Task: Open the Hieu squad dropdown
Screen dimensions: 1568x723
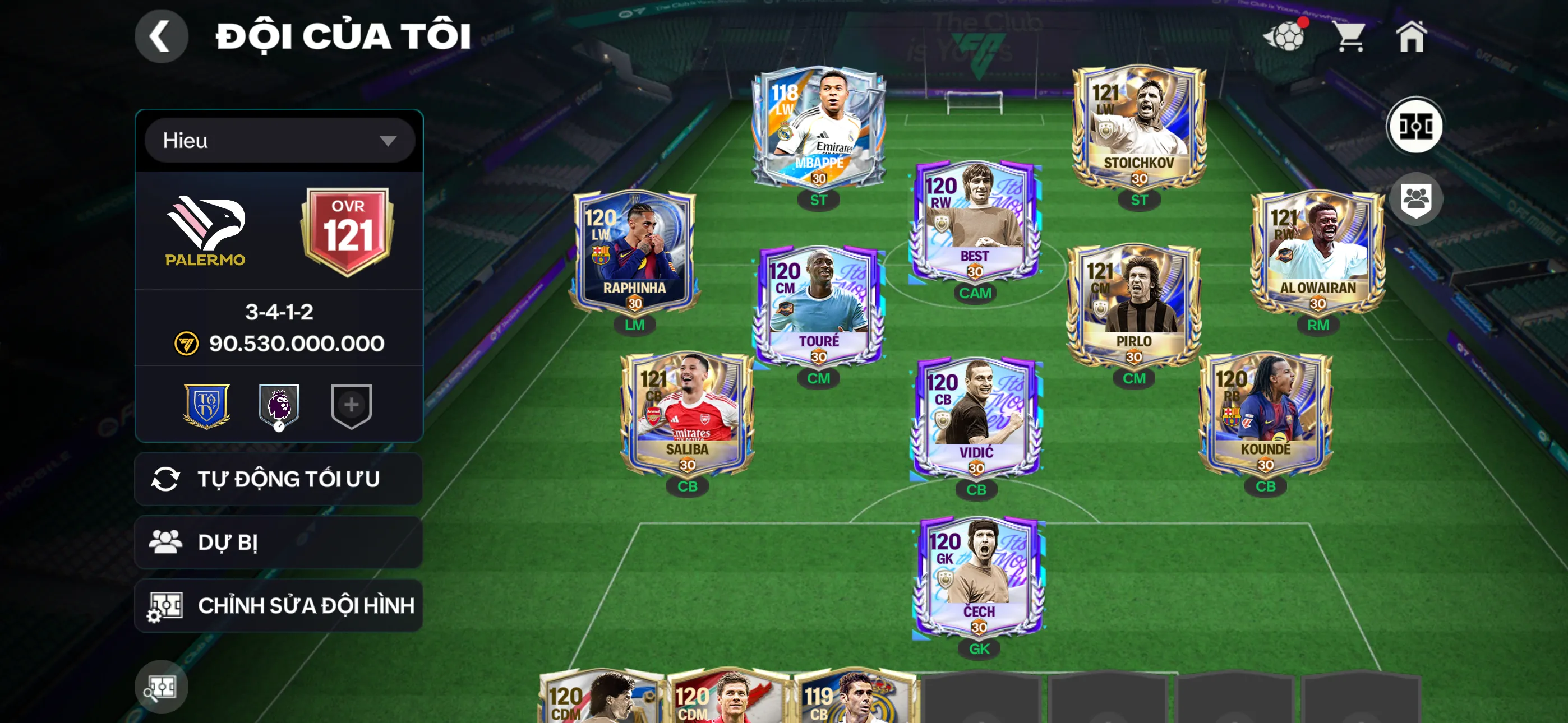Action: 279,141
